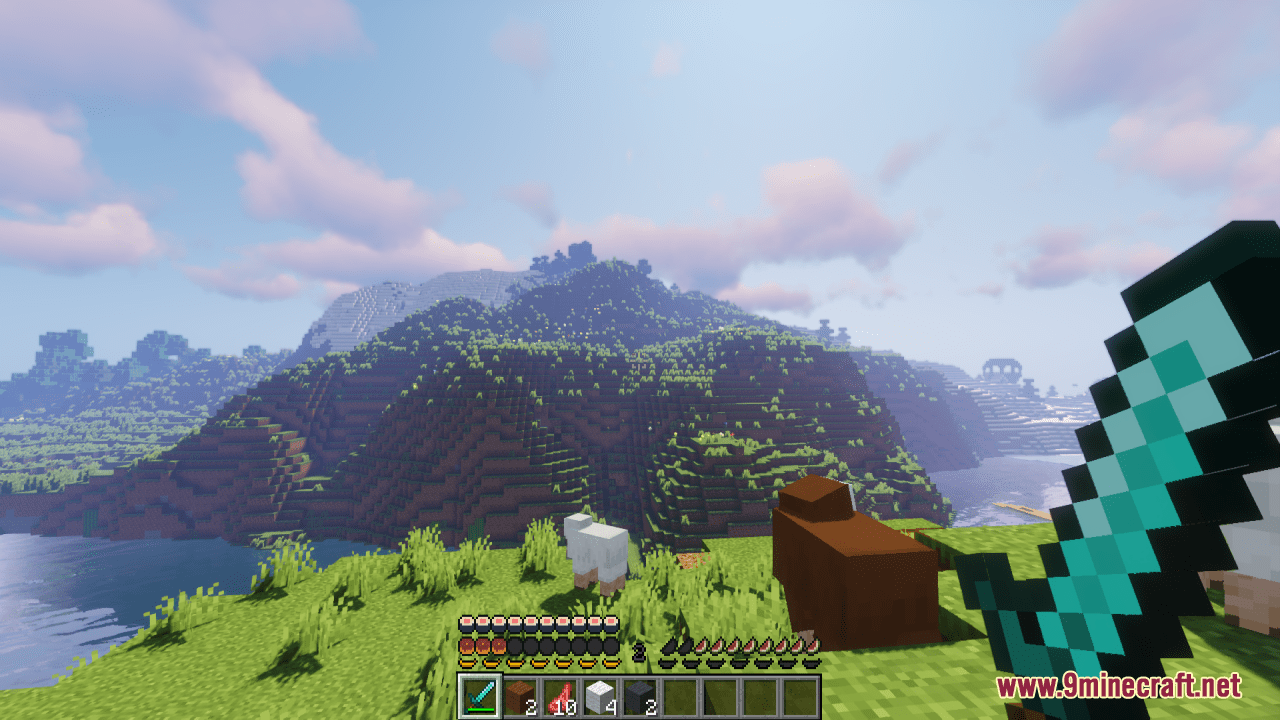
Task: Pick the dark gray wool block slot
Action: 640,696
